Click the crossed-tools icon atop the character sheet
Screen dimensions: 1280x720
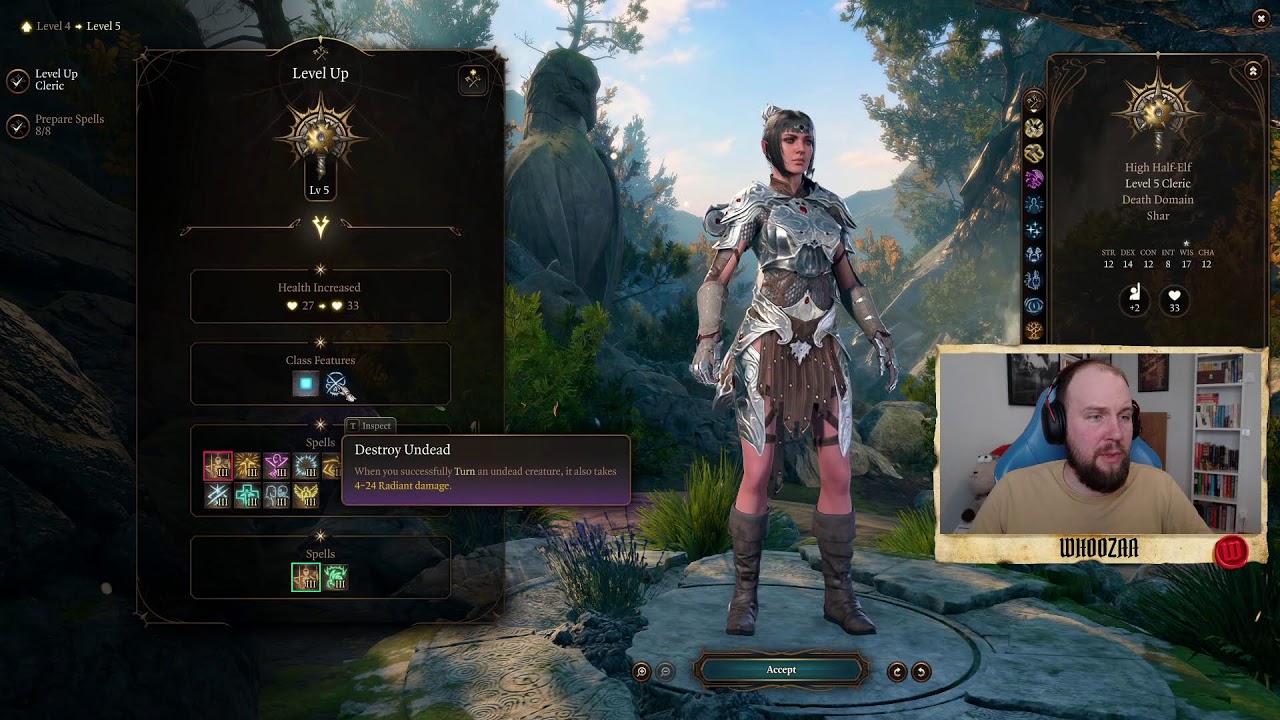pos(1033,99)
